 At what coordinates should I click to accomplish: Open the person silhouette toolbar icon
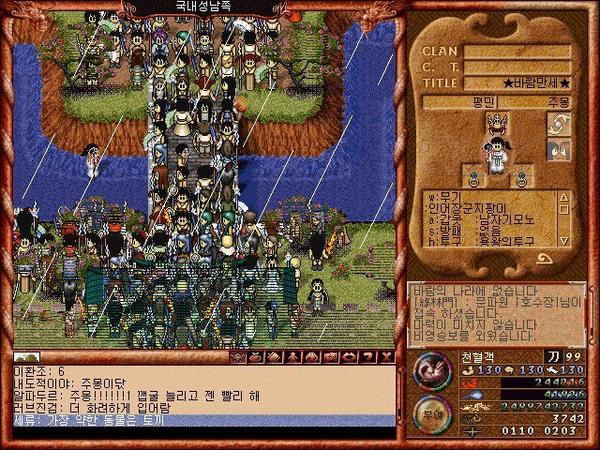click(294, 356)
